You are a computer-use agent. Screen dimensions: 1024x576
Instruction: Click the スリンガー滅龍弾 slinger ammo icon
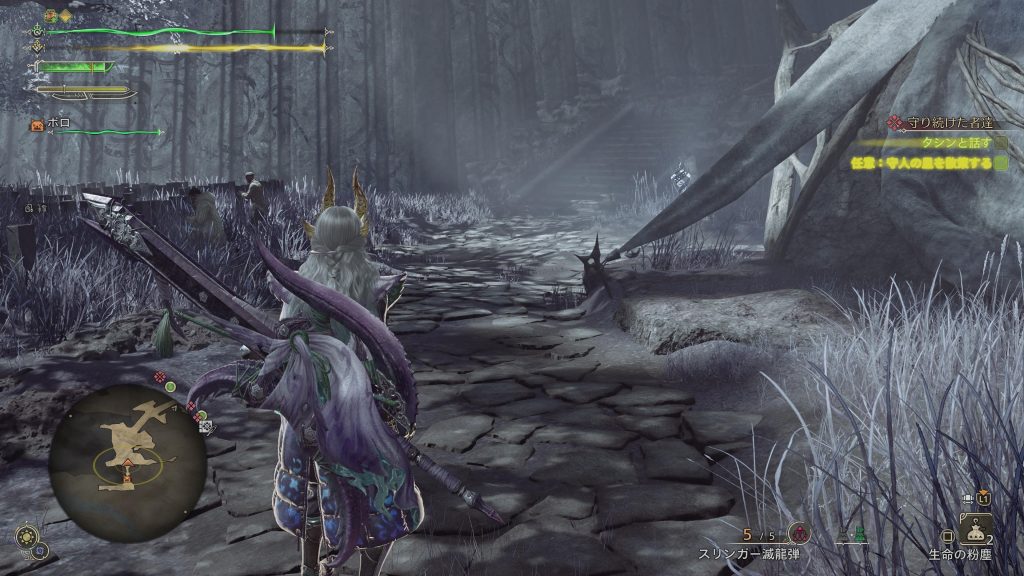pyautogui.click(x=798, y=533)
